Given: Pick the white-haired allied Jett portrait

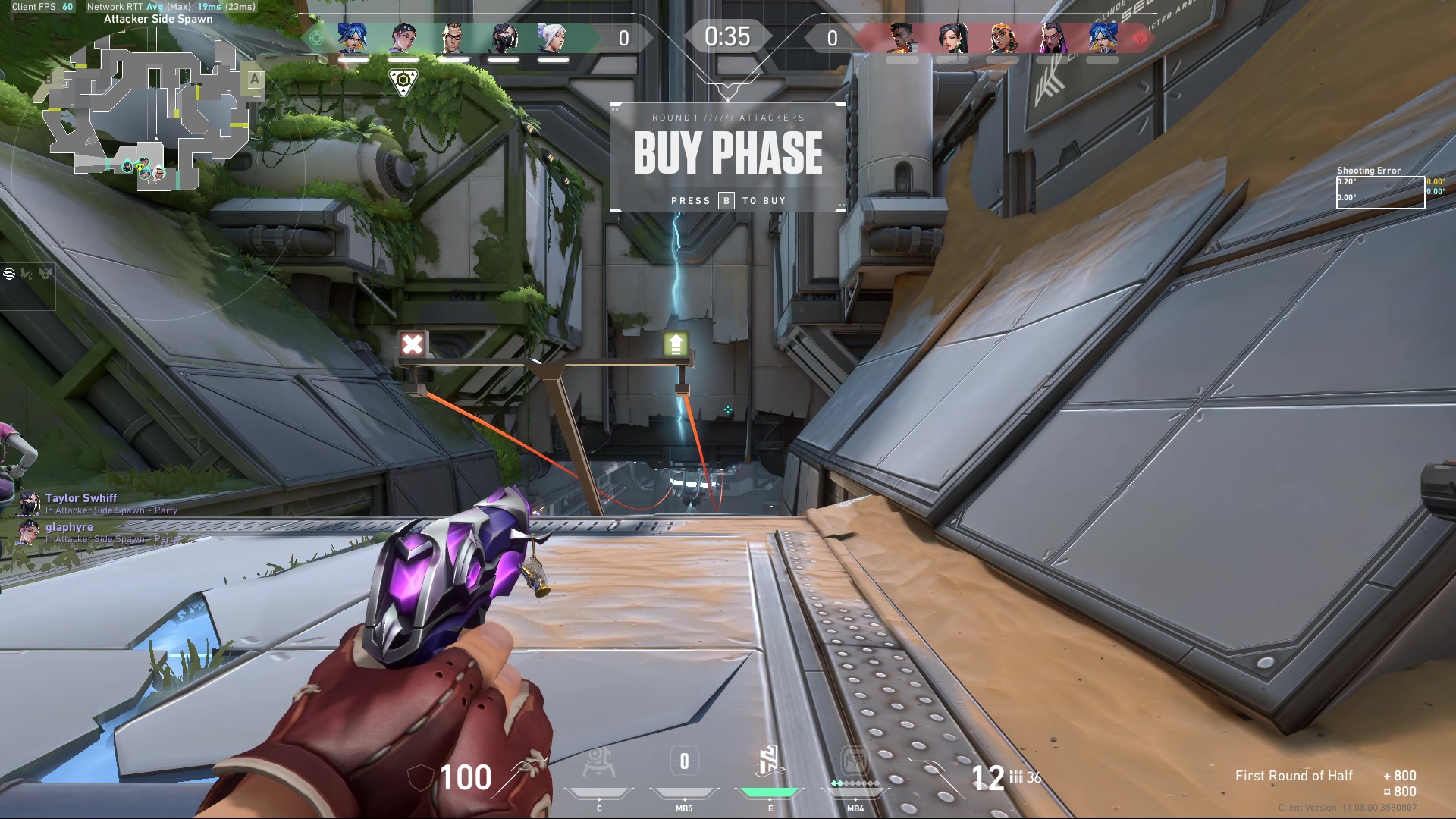Looking at the screenshot, I should click(x=553, y=37).
